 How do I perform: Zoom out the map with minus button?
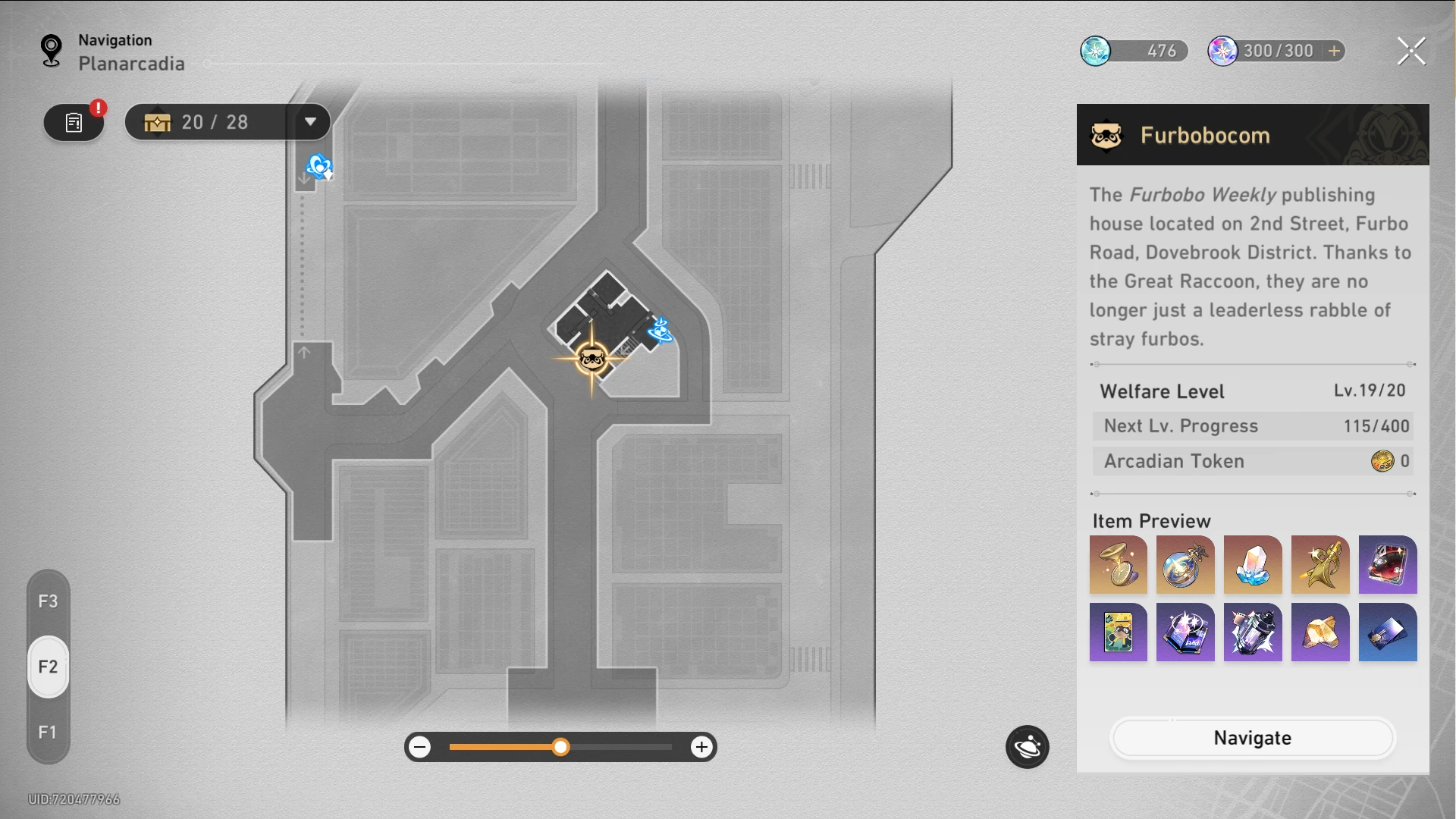click(420, 747)
